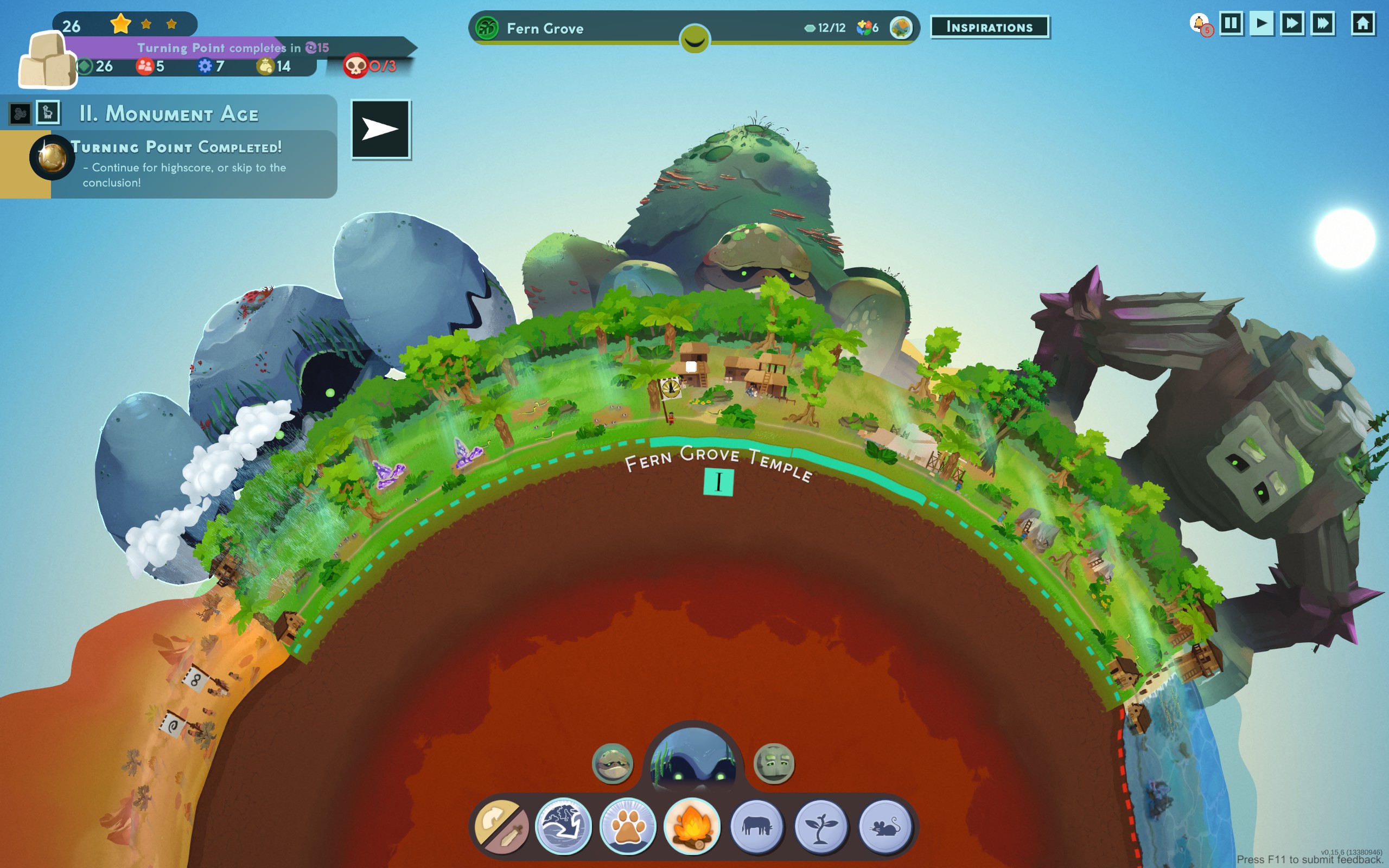Skip ahead with the white arrow button
This screenshot has height=868, width=1389.
tap(381, 129)
